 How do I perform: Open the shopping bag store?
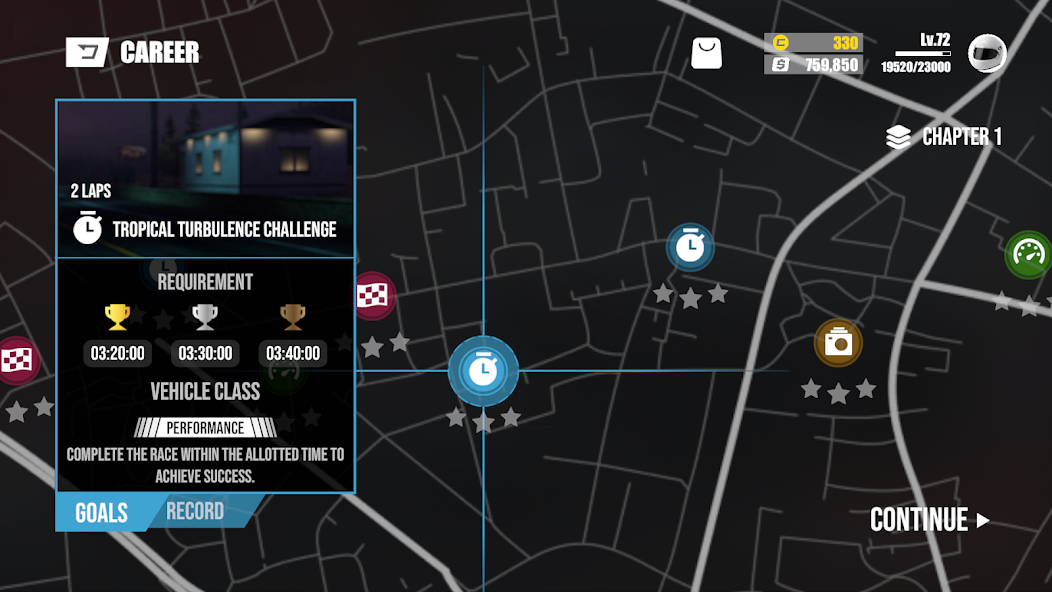[706, 53]
